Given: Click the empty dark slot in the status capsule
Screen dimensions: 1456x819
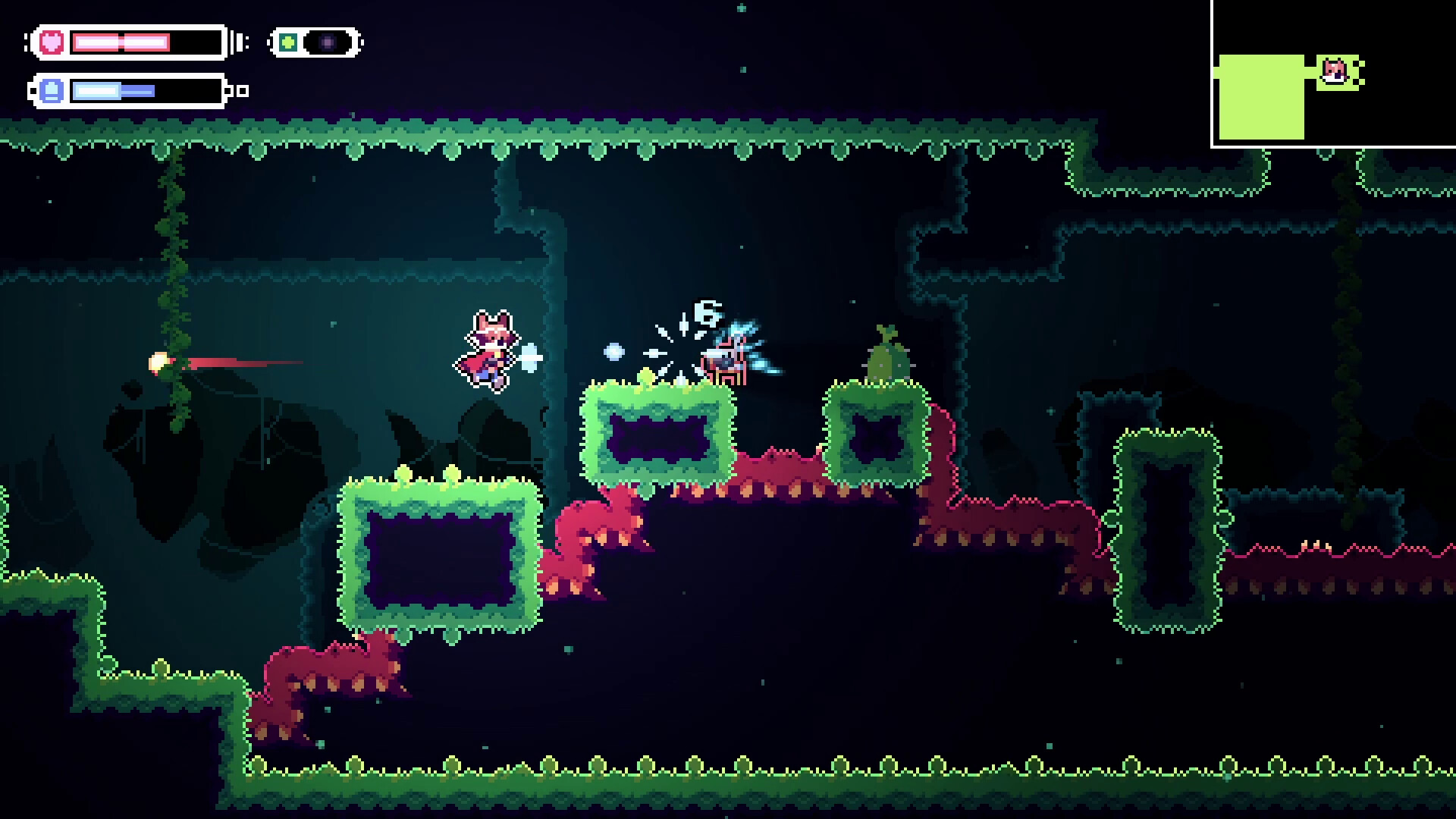Looking at the screenshot, I should tap(328, 41).
